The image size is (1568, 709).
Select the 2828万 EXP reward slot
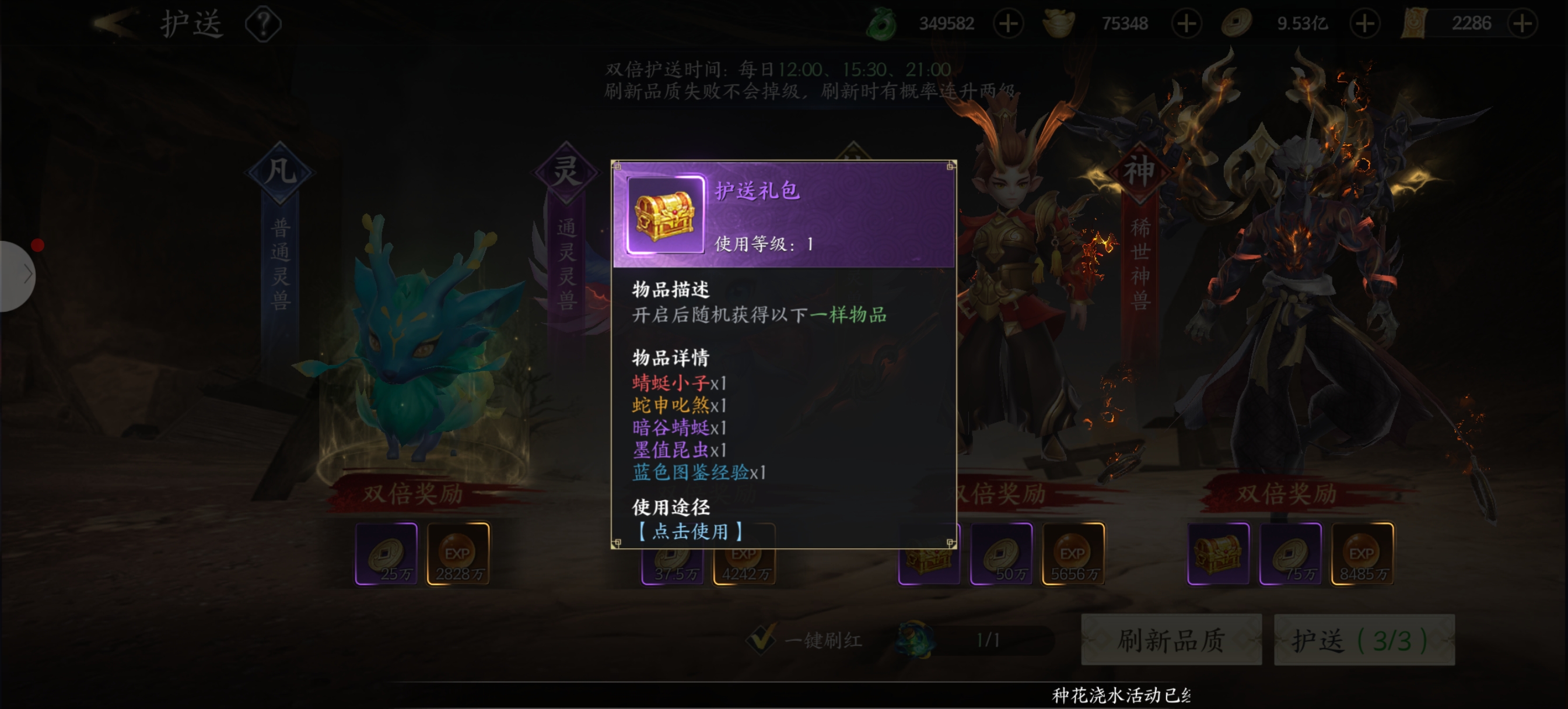point(459,554)
